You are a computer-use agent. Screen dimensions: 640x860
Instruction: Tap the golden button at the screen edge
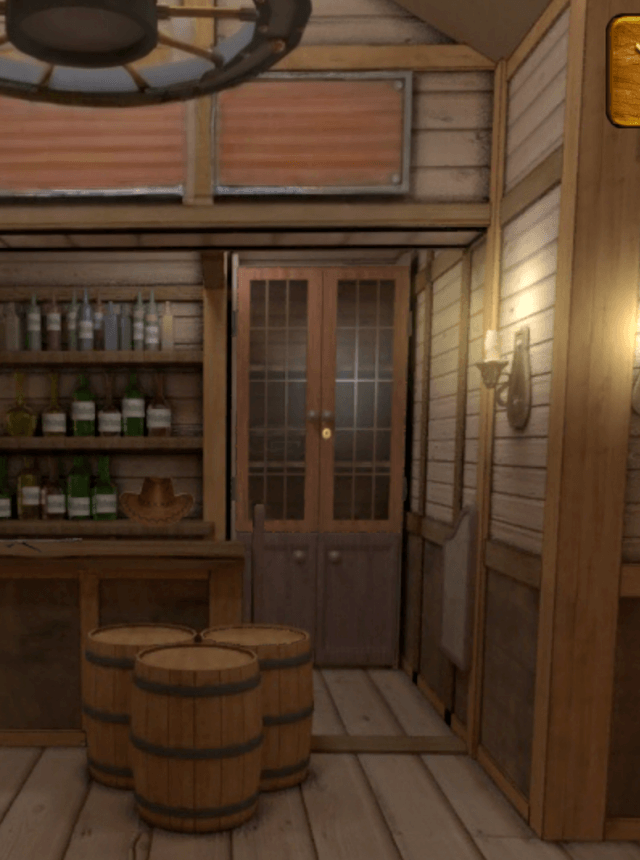(x=625, y=70)
